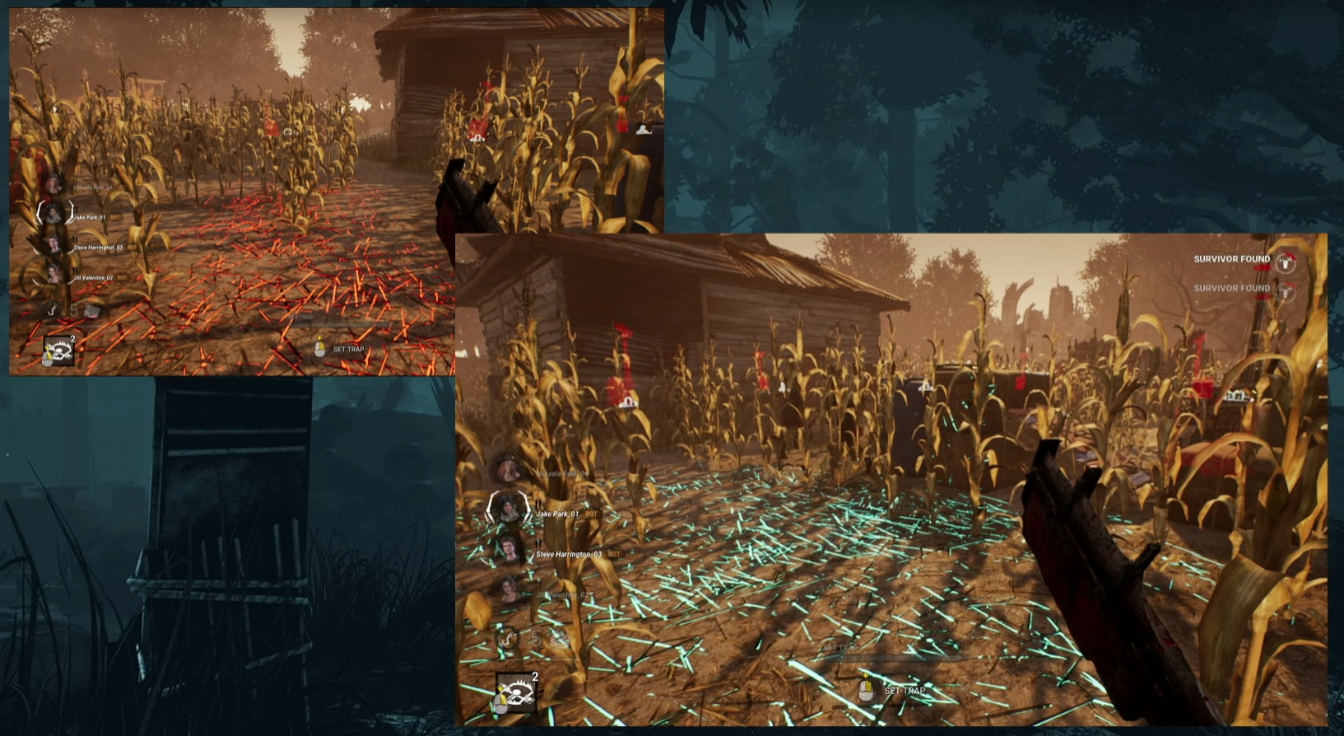This screenshot has height=736, width=1344.
Task: Toggle the BOT tag next to Steve Harrington_03
Action: 613,553
